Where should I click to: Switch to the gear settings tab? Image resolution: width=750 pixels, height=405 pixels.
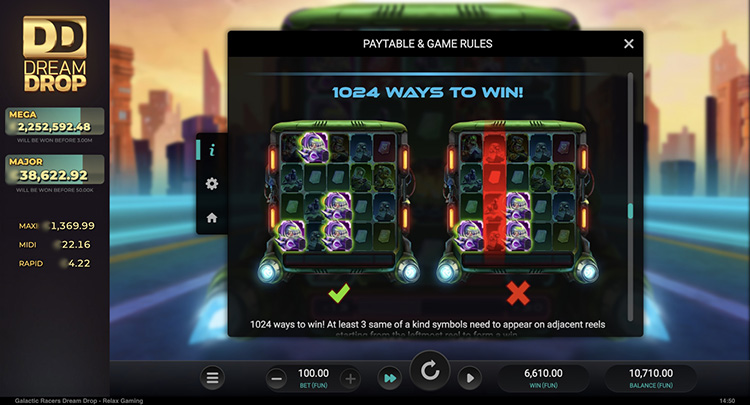[212, 184]
